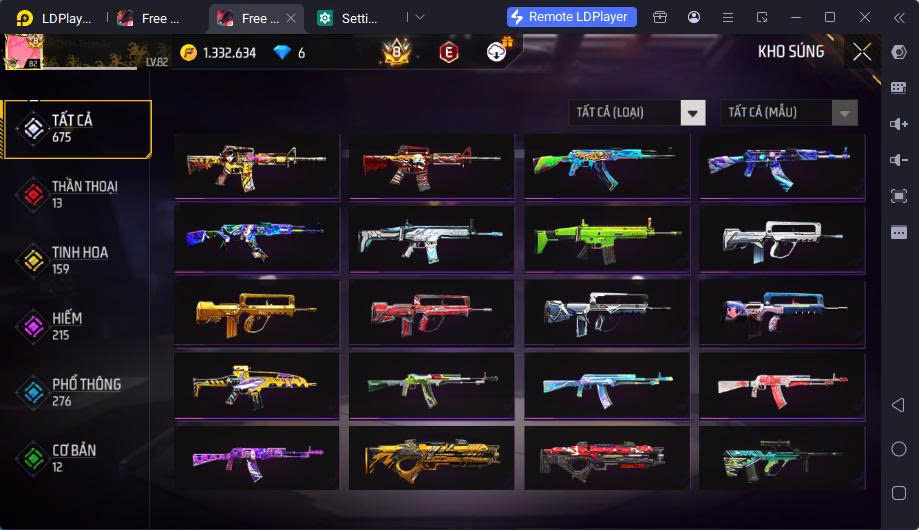This screenshot has width=919, height=530.
Task: Open the TẤT CẢ (LOẠI) dropdown
Action: (638, 112)
